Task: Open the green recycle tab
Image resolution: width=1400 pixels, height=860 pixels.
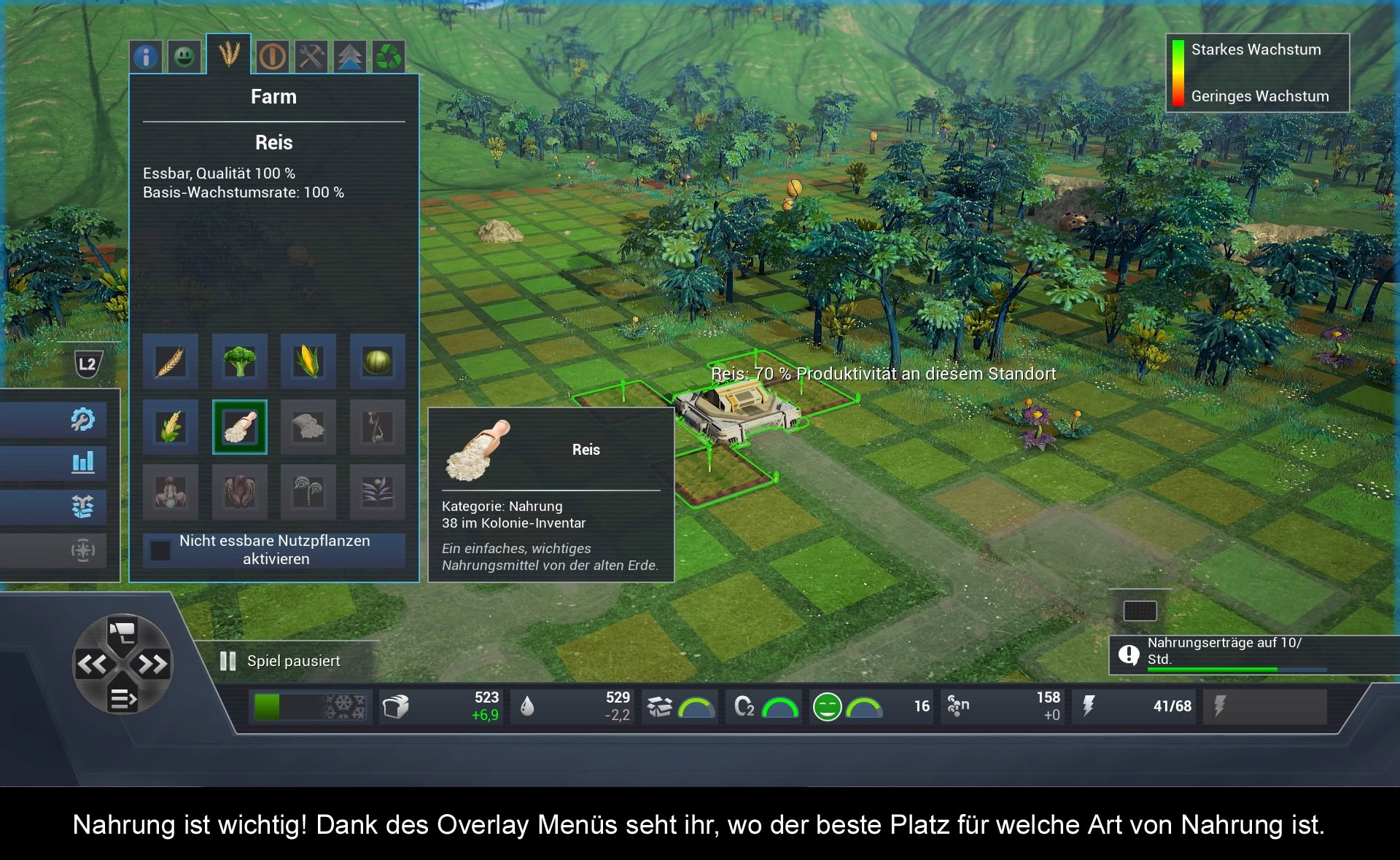Action: (x=389, y=56)
